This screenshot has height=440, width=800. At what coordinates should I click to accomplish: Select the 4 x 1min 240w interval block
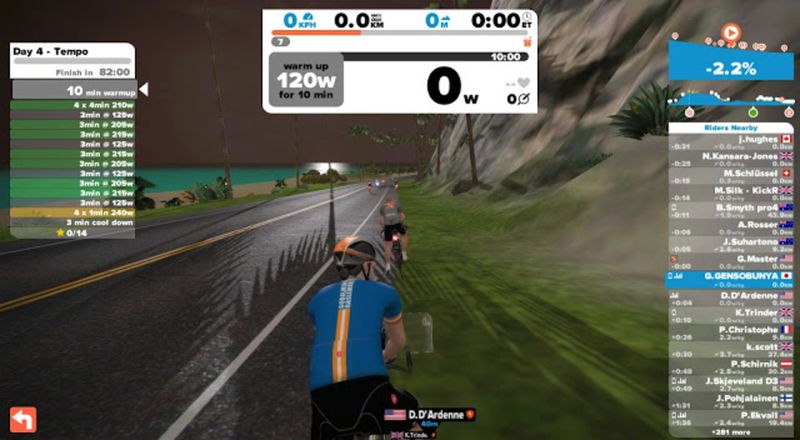point(72,212)
